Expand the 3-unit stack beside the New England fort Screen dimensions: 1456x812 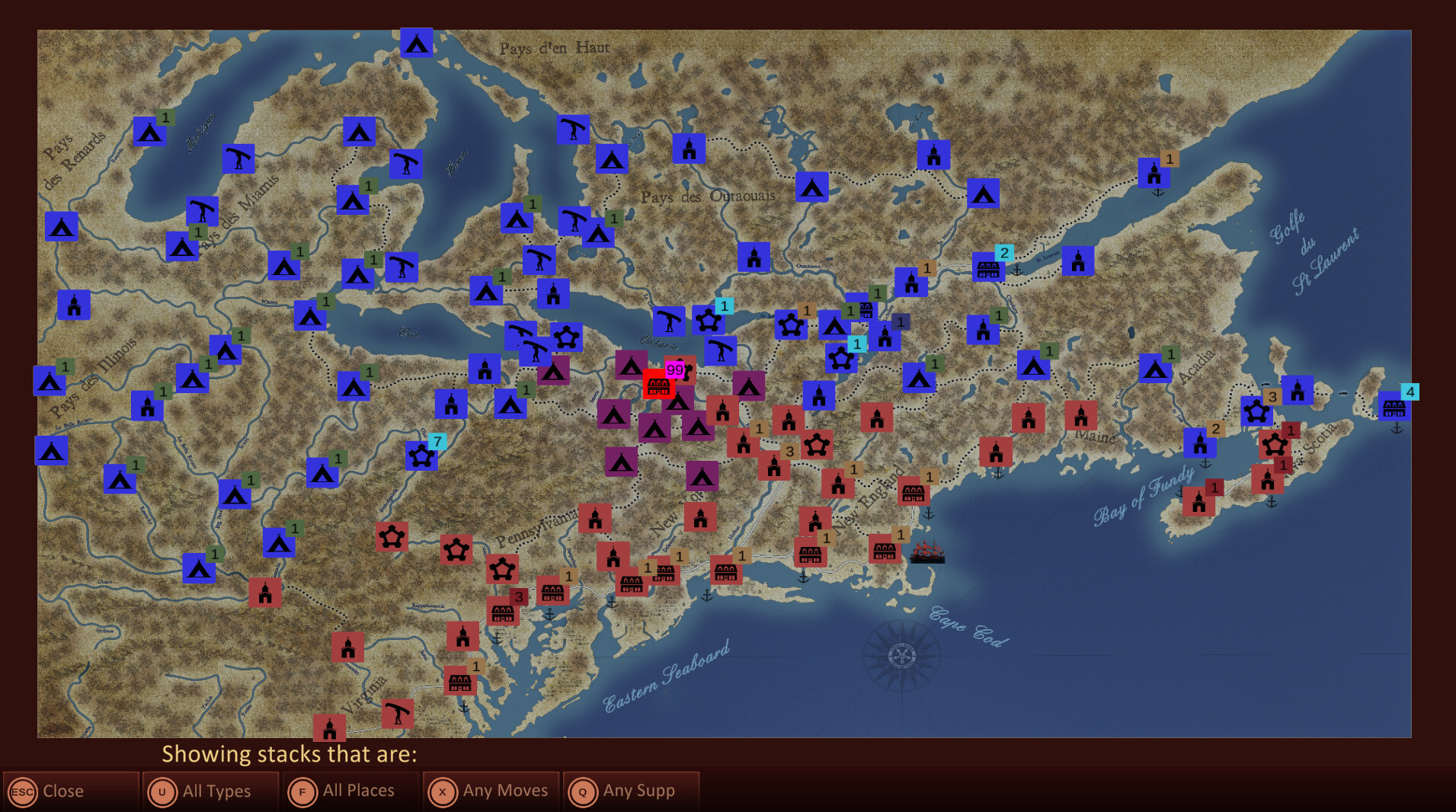point(790,452)
